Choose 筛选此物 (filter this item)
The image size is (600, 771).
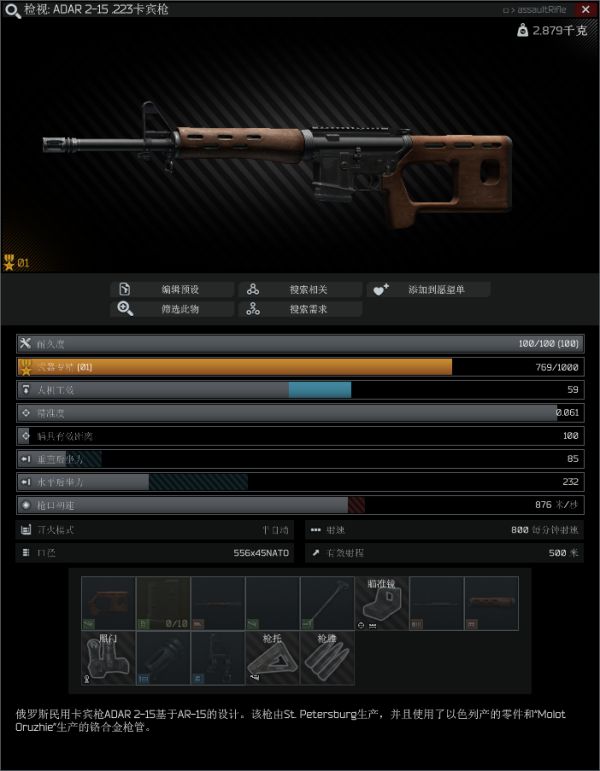coord(171,309)
